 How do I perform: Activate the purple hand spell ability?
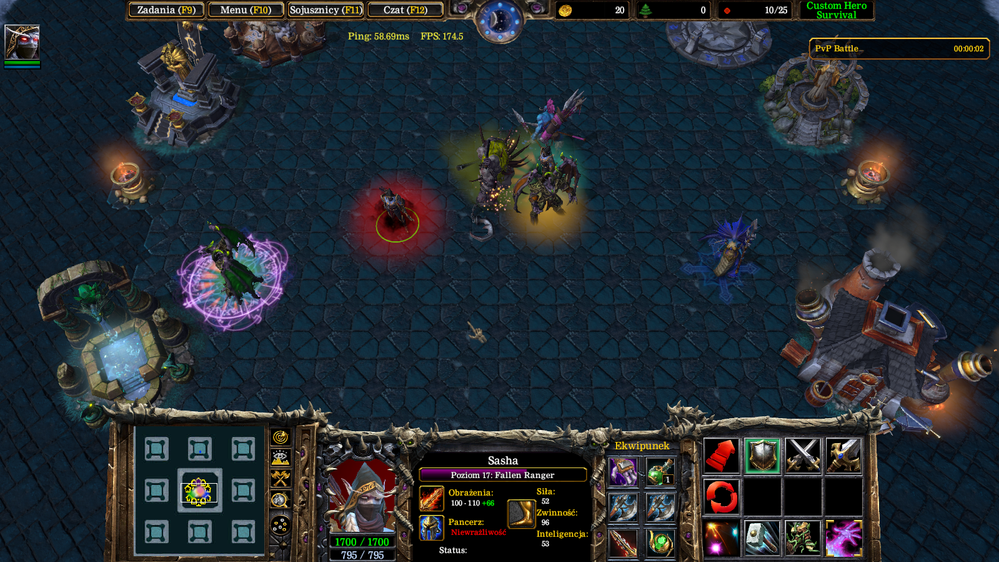(x=843, y=538)
